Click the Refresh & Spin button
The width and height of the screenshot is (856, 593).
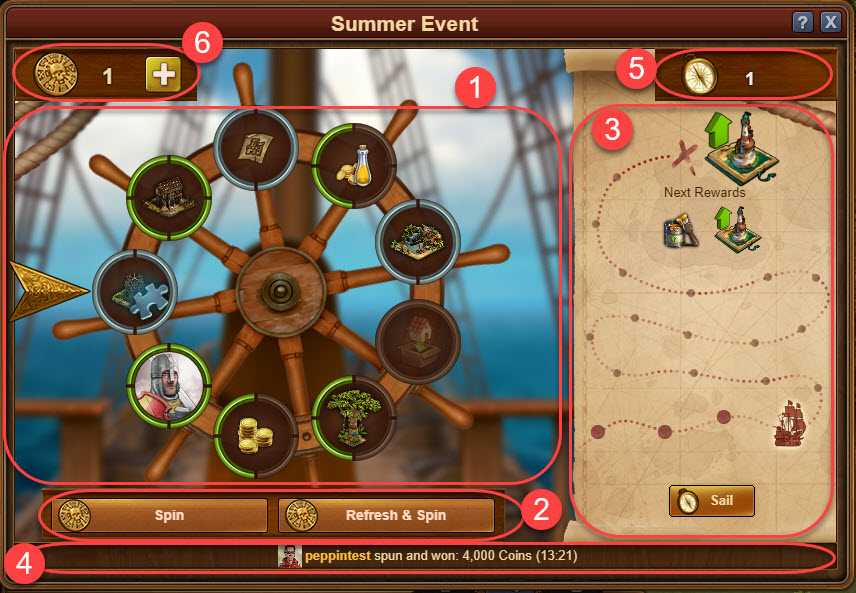[386, 516]
